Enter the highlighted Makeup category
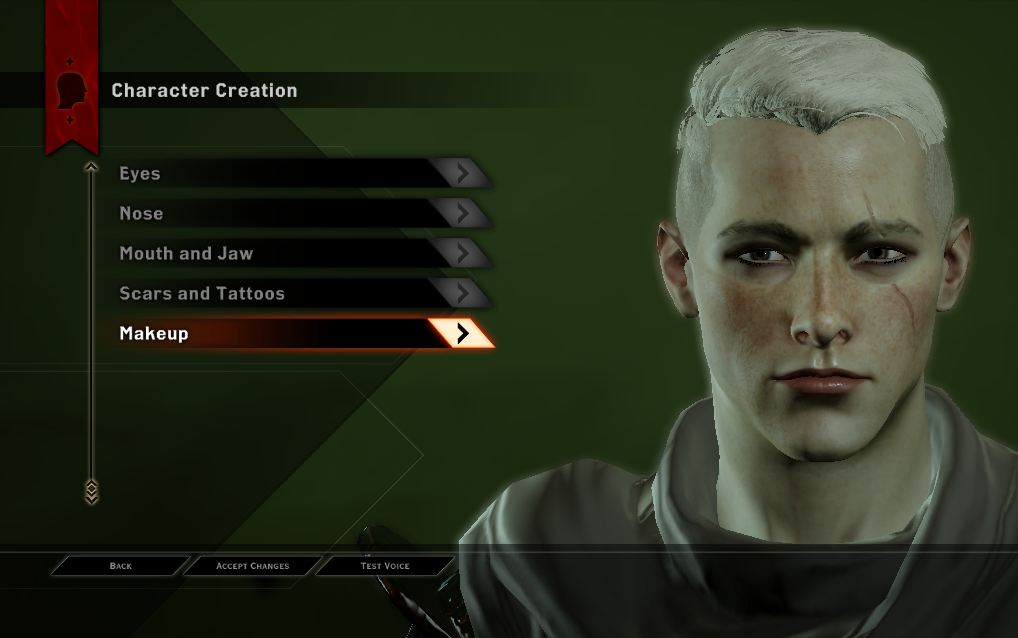The height and width of the screenshot is (638, 1018). coord(300,334)
